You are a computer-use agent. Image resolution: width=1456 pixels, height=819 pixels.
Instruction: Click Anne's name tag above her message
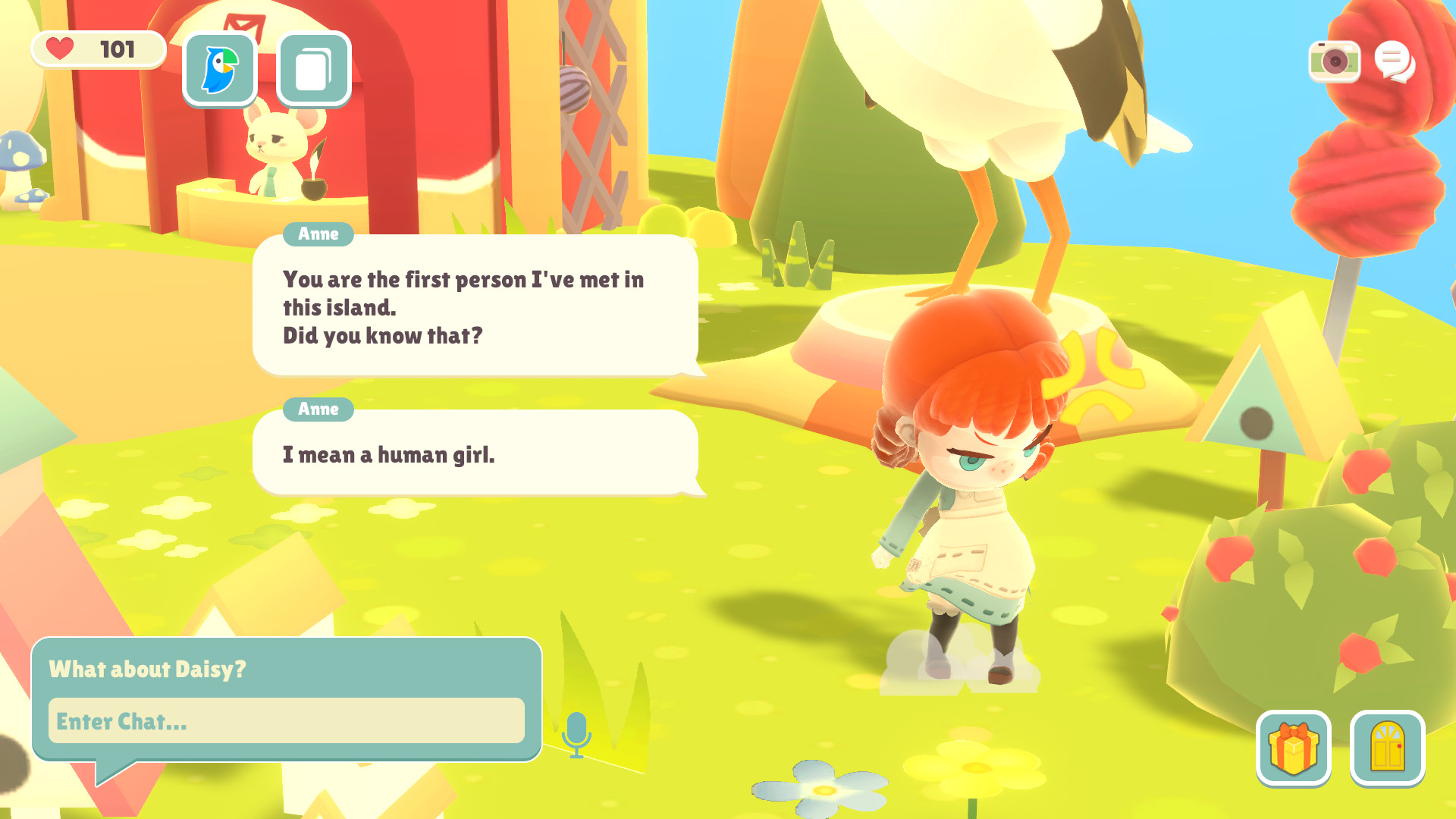coord(318,234)
